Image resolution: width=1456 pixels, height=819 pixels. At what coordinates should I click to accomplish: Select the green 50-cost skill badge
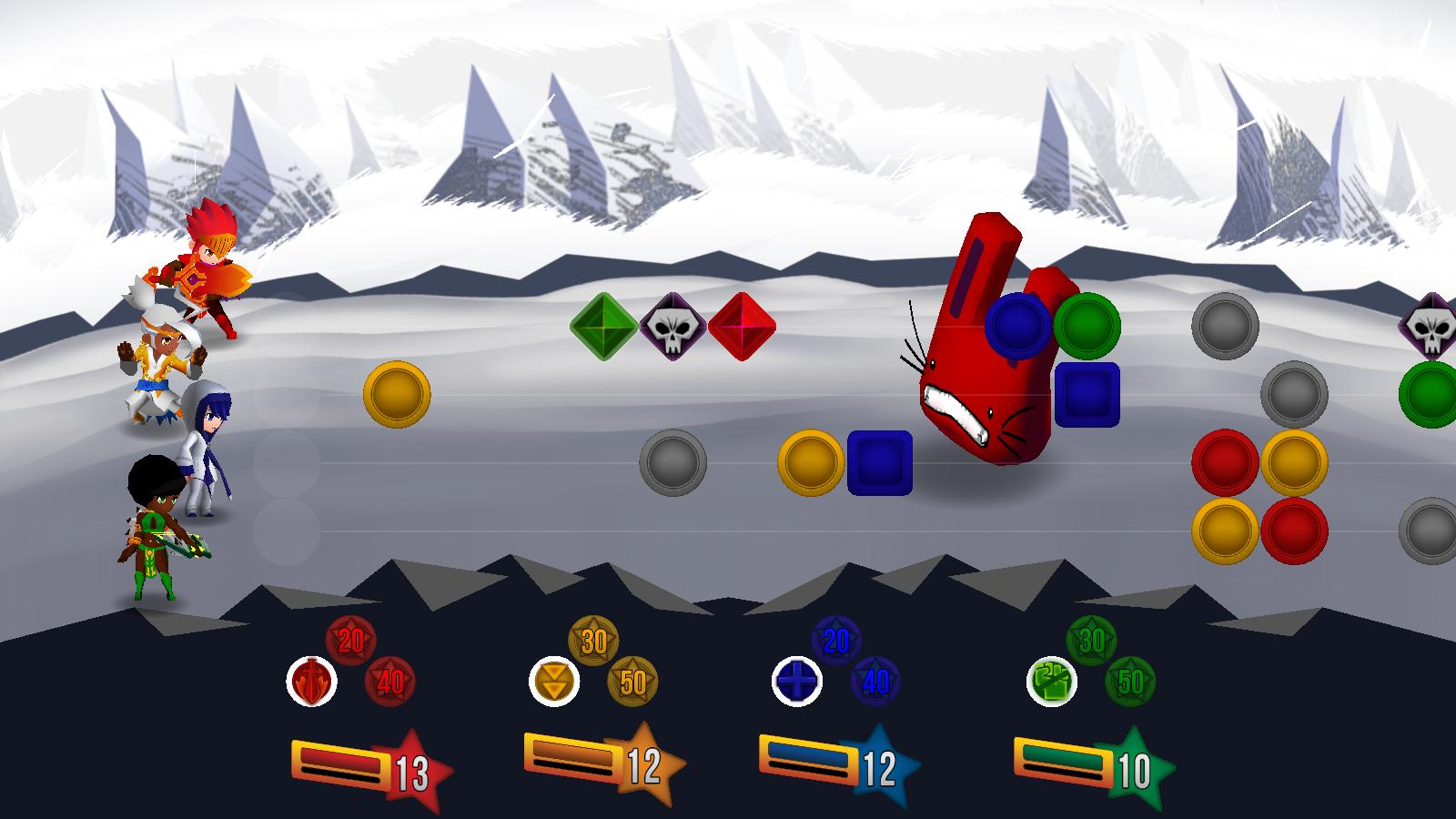coord(1130,681)
